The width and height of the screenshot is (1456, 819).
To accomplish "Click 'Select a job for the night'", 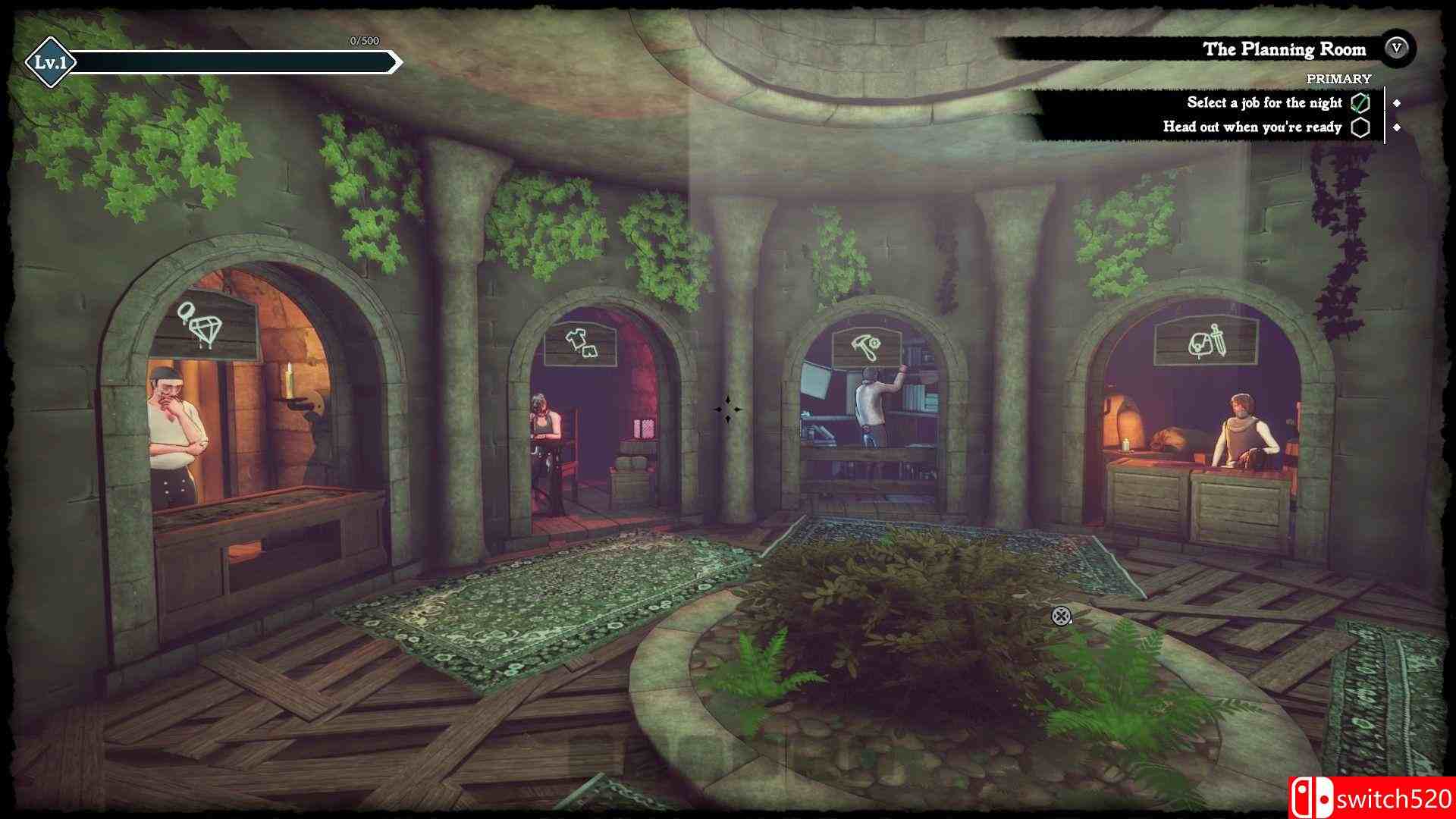I will pyautogui.click(x=1264, y=102).
